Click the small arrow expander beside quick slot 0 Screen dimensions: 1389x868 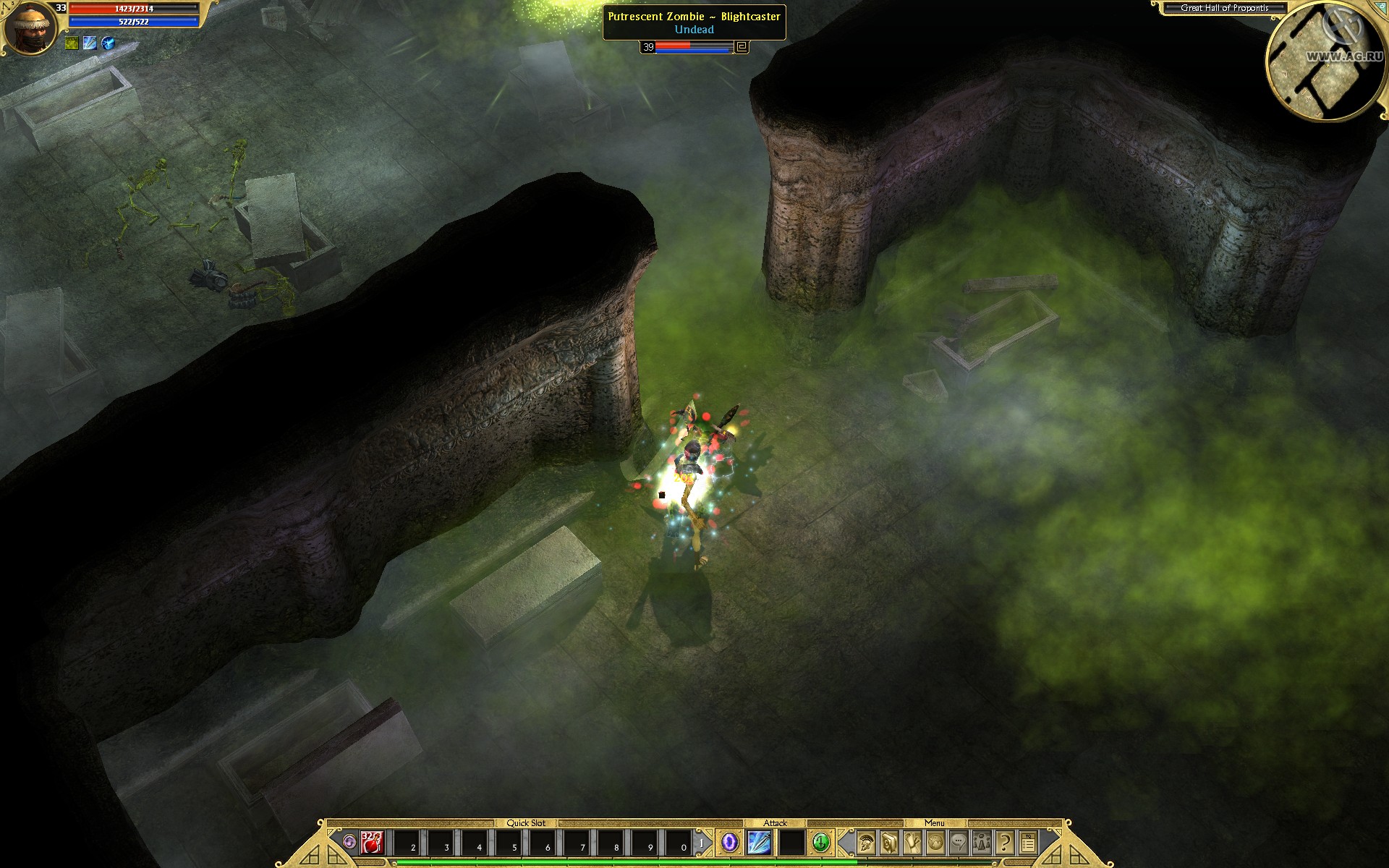702,841
